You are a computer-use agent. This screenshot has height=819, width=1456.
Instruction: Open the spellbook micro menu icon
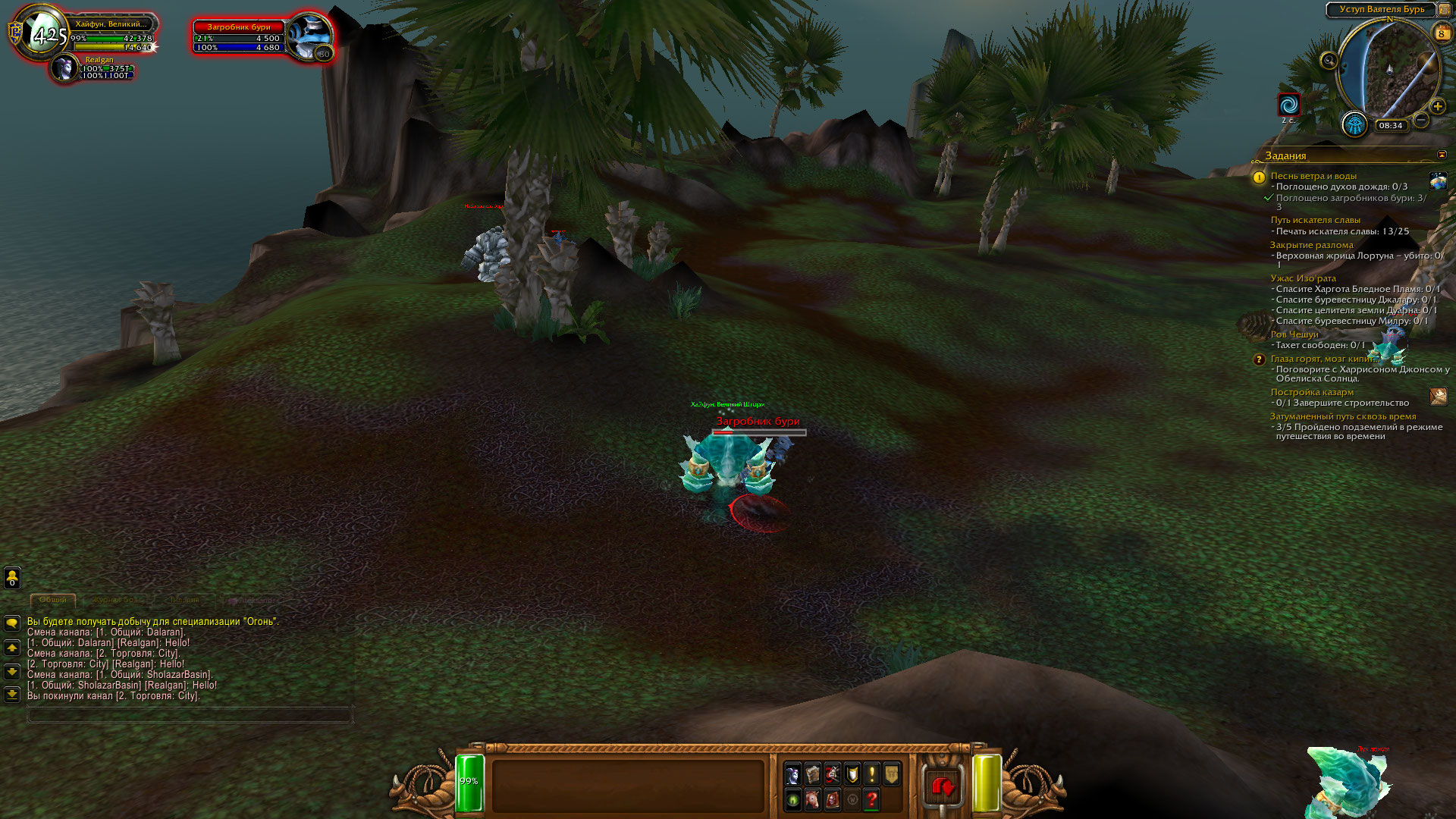(812, 775)
